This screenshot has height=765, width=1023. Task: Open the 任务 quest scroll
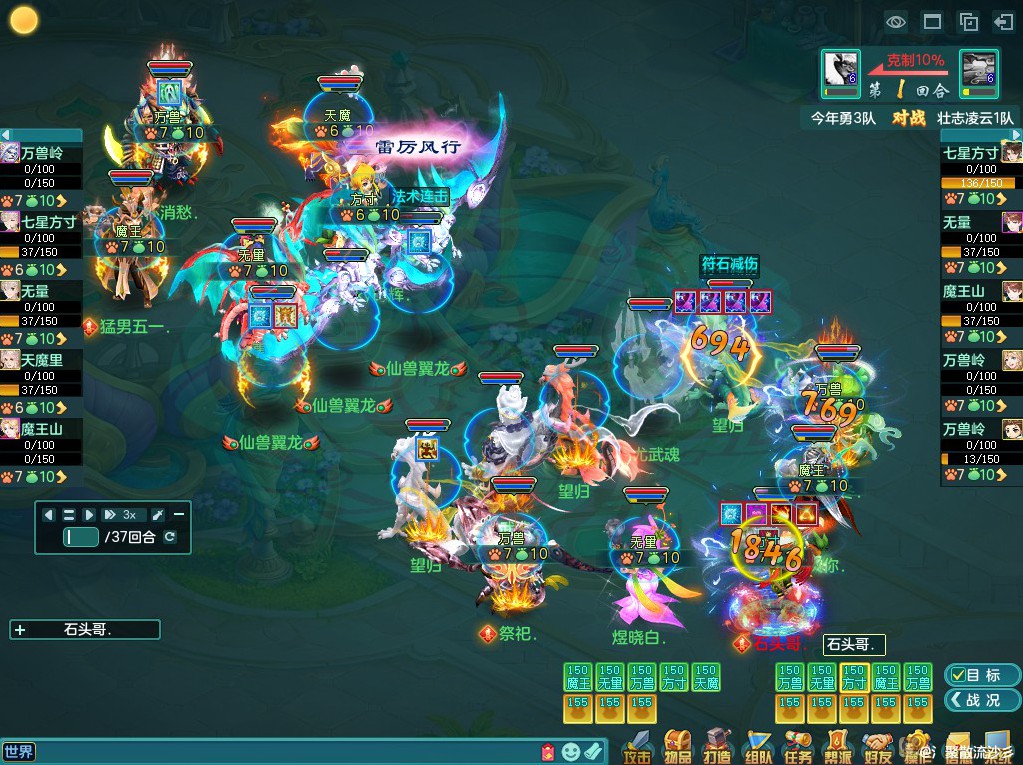click(798, 745)
